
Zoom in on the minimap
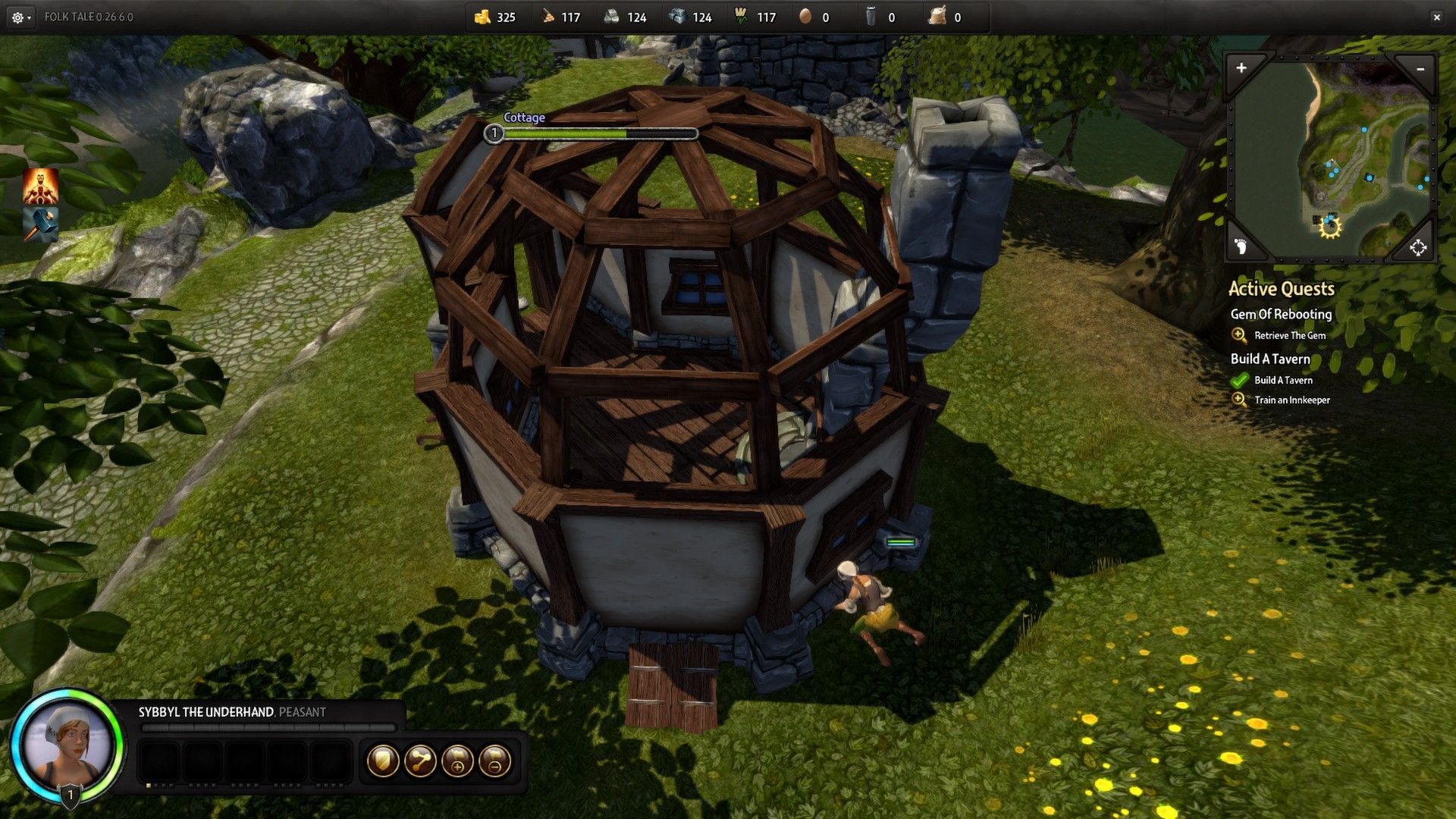[1241, 68]
